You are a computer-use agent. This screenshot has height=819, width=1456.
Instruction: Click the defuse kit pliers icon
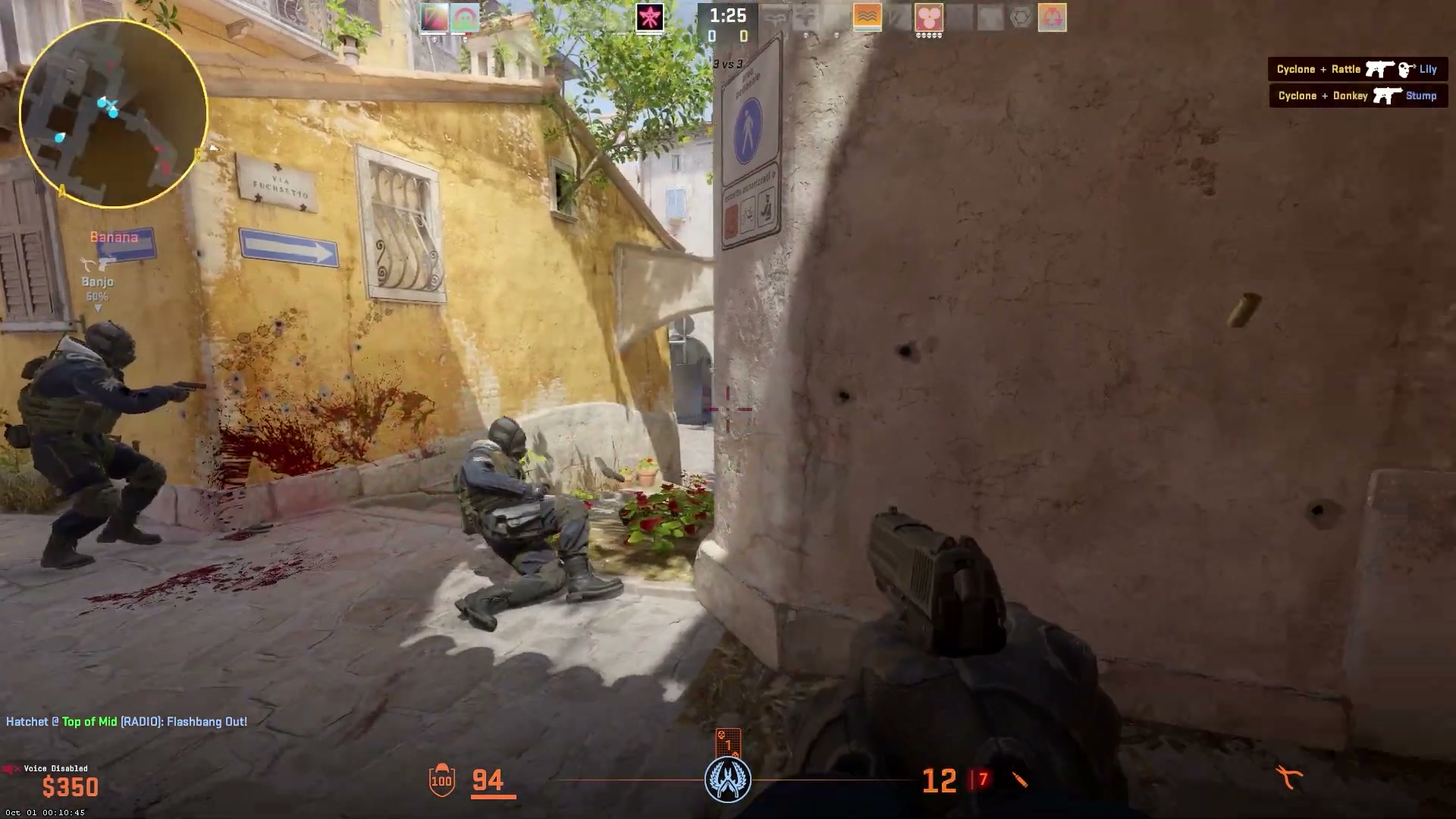(1288, 777)
